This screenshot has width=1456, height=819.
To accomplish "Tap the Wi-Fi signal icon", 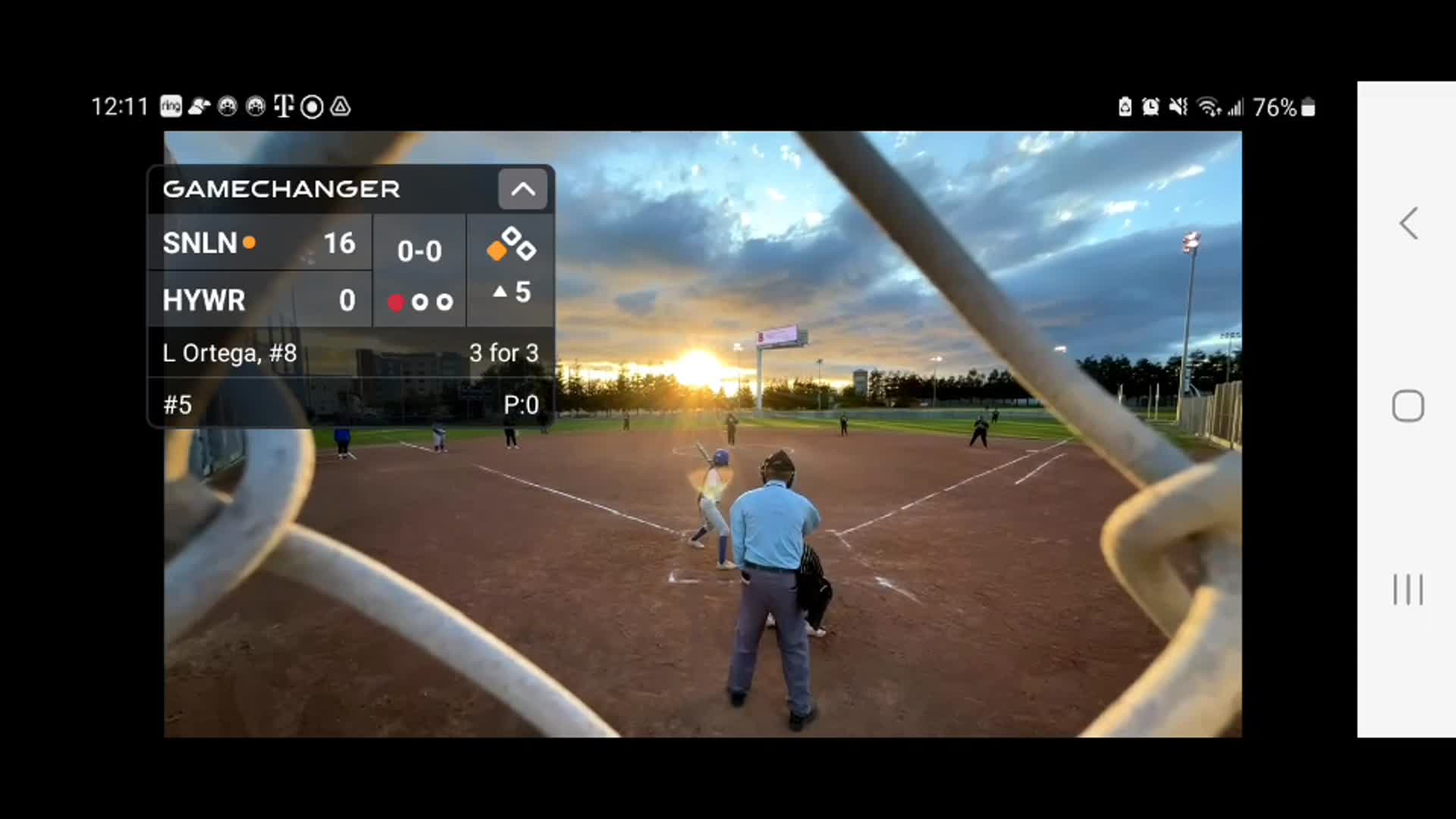I will (1209, 107).
